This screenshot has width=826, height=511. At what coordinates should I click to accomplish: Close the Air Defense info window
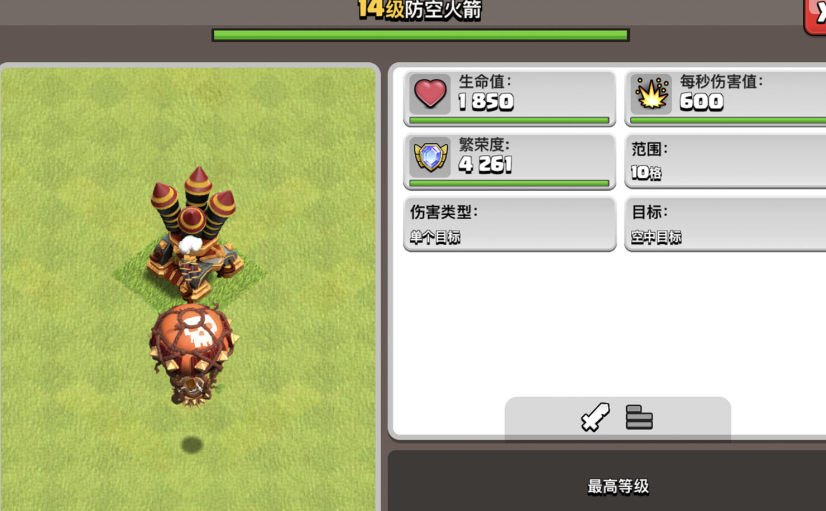tap(816, 14)
